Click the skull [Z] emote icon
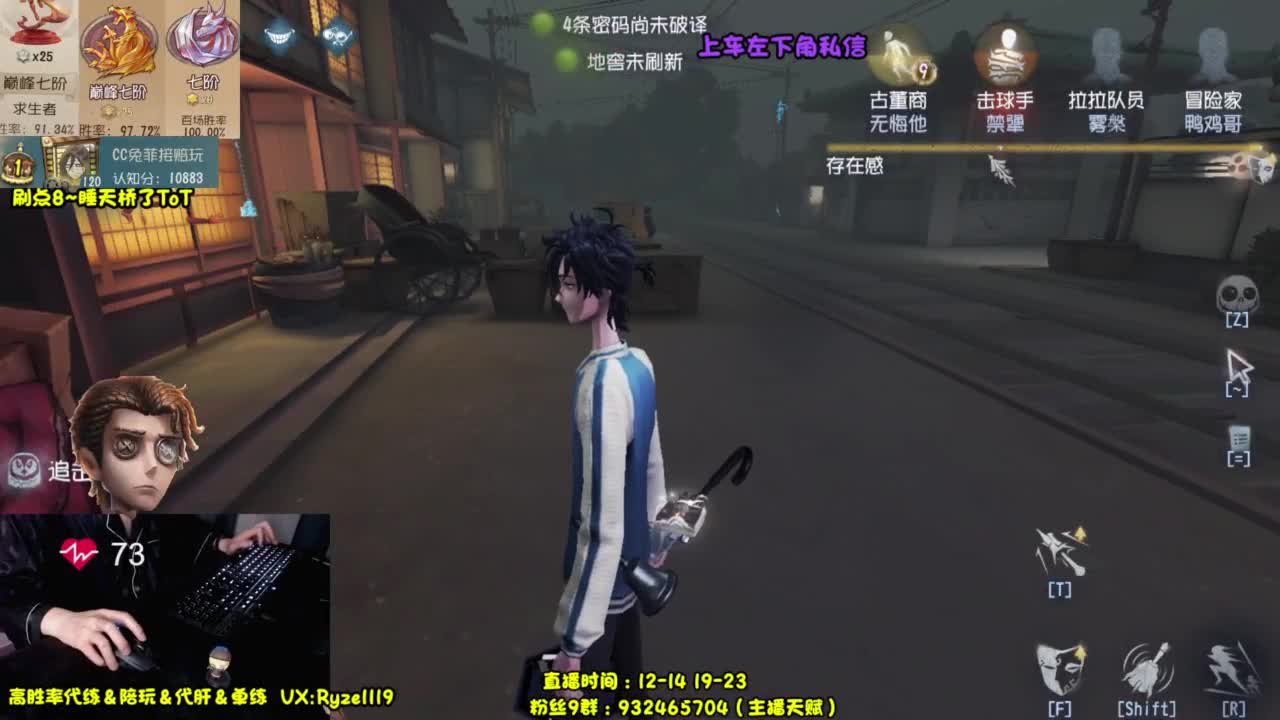The image size is (1280, 720). [1240, 295]
